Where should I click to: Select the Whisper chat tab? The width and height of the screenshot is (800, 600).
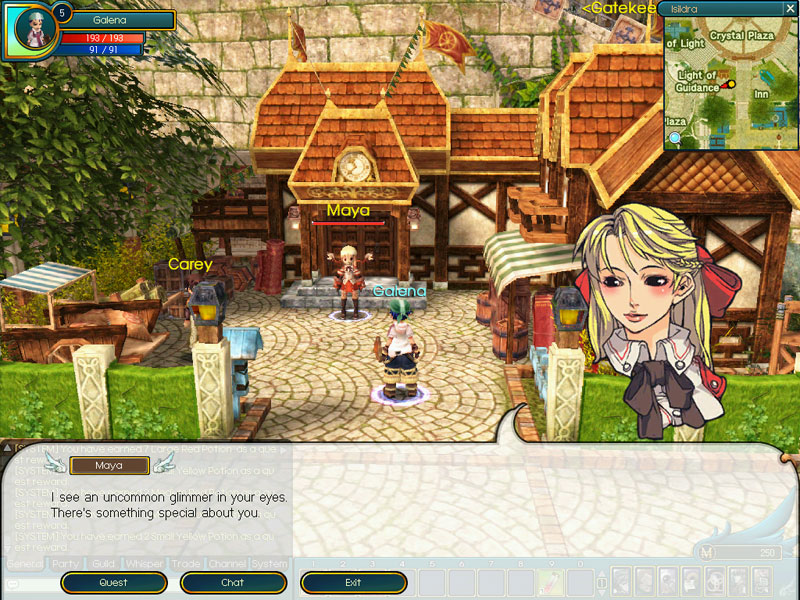pyautogui.click(x=144, y=564)
